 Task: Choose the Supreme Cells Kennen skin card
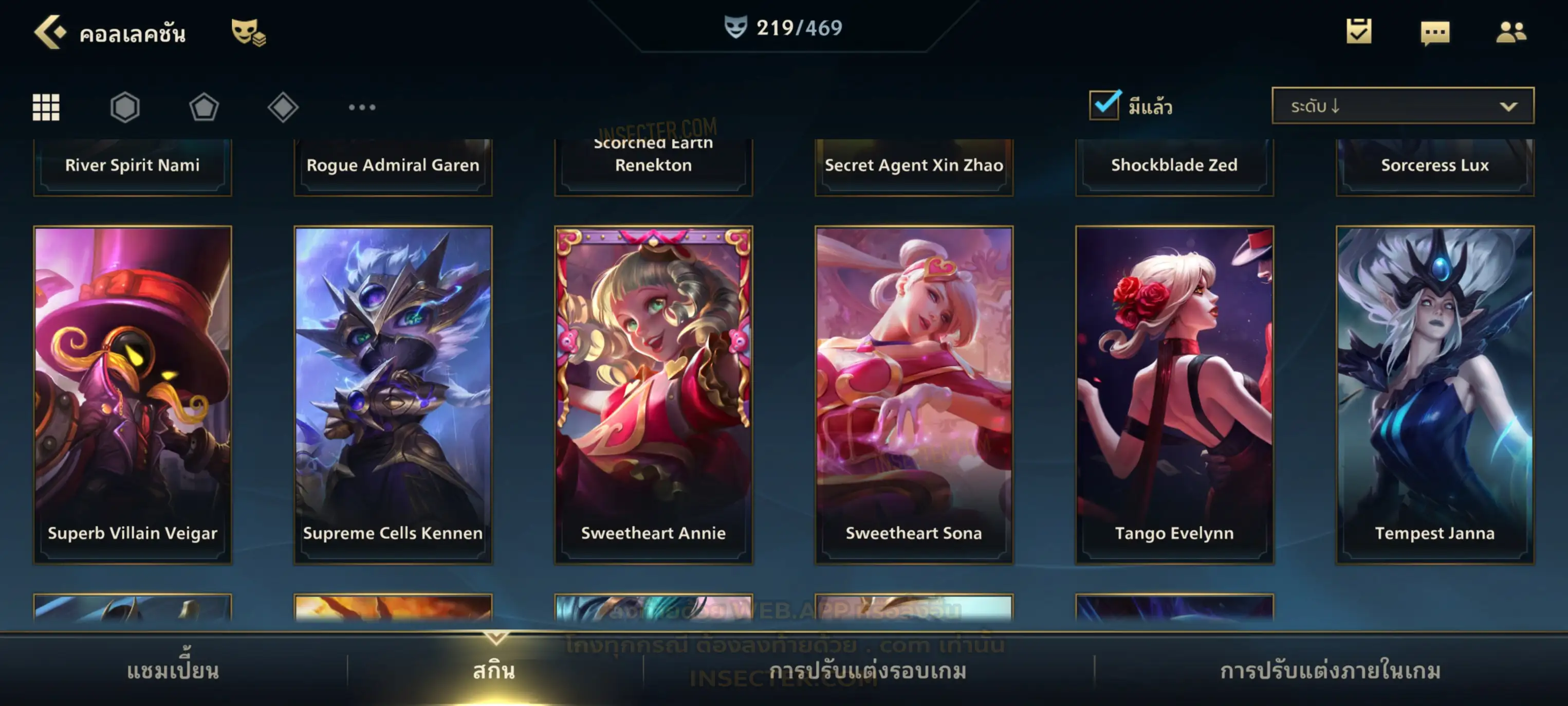pos(393,395)
